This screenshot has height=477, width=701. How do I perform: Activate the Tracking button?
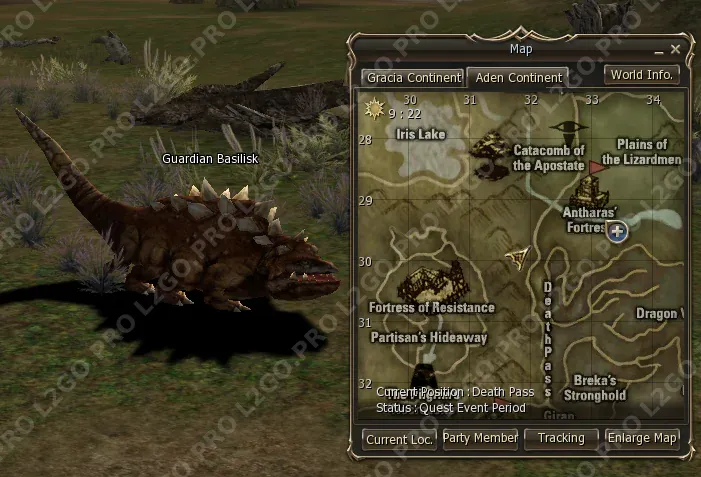561,438
